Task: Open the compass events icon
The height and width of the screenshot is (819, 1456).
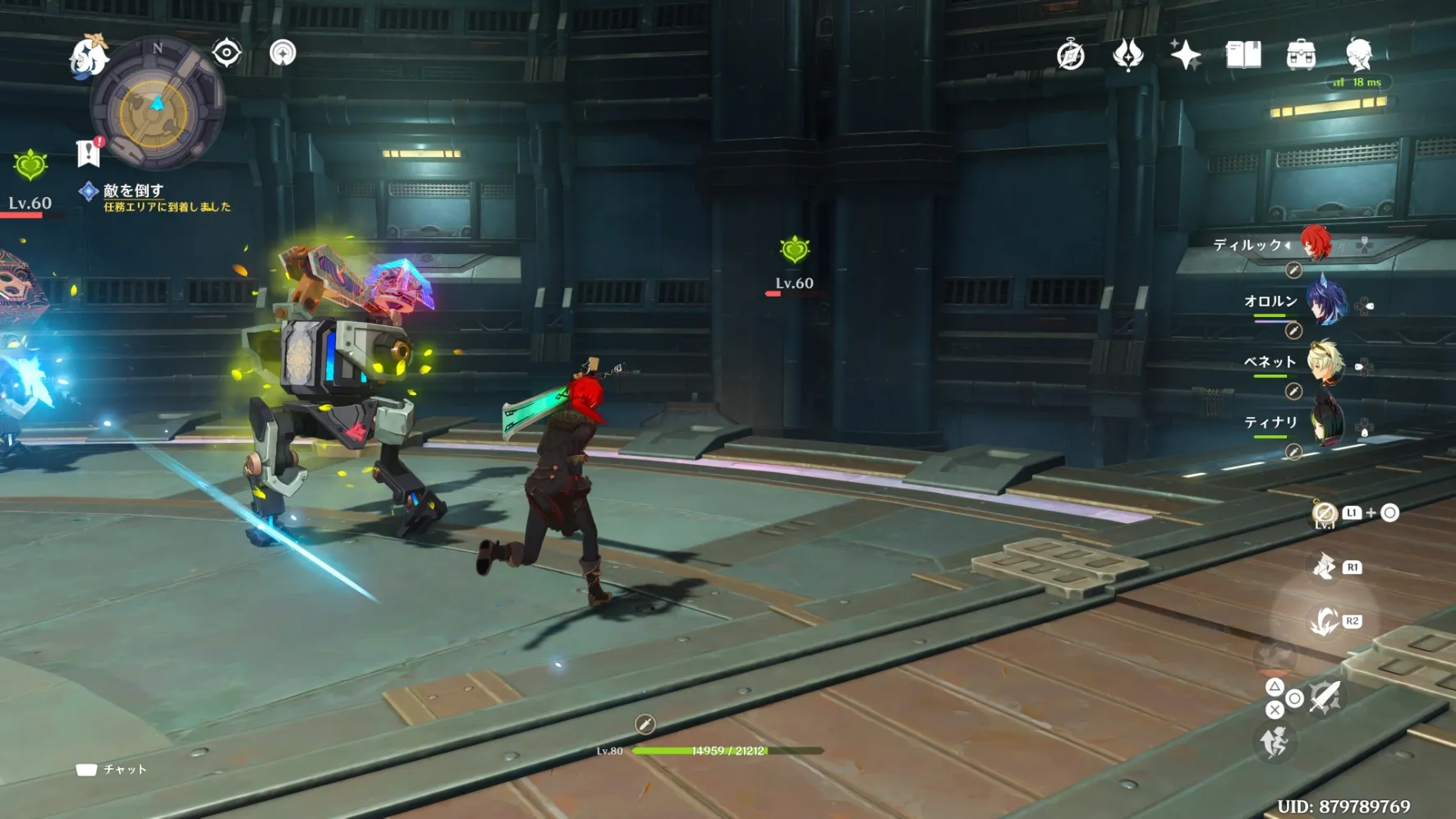Action: 1070,55
